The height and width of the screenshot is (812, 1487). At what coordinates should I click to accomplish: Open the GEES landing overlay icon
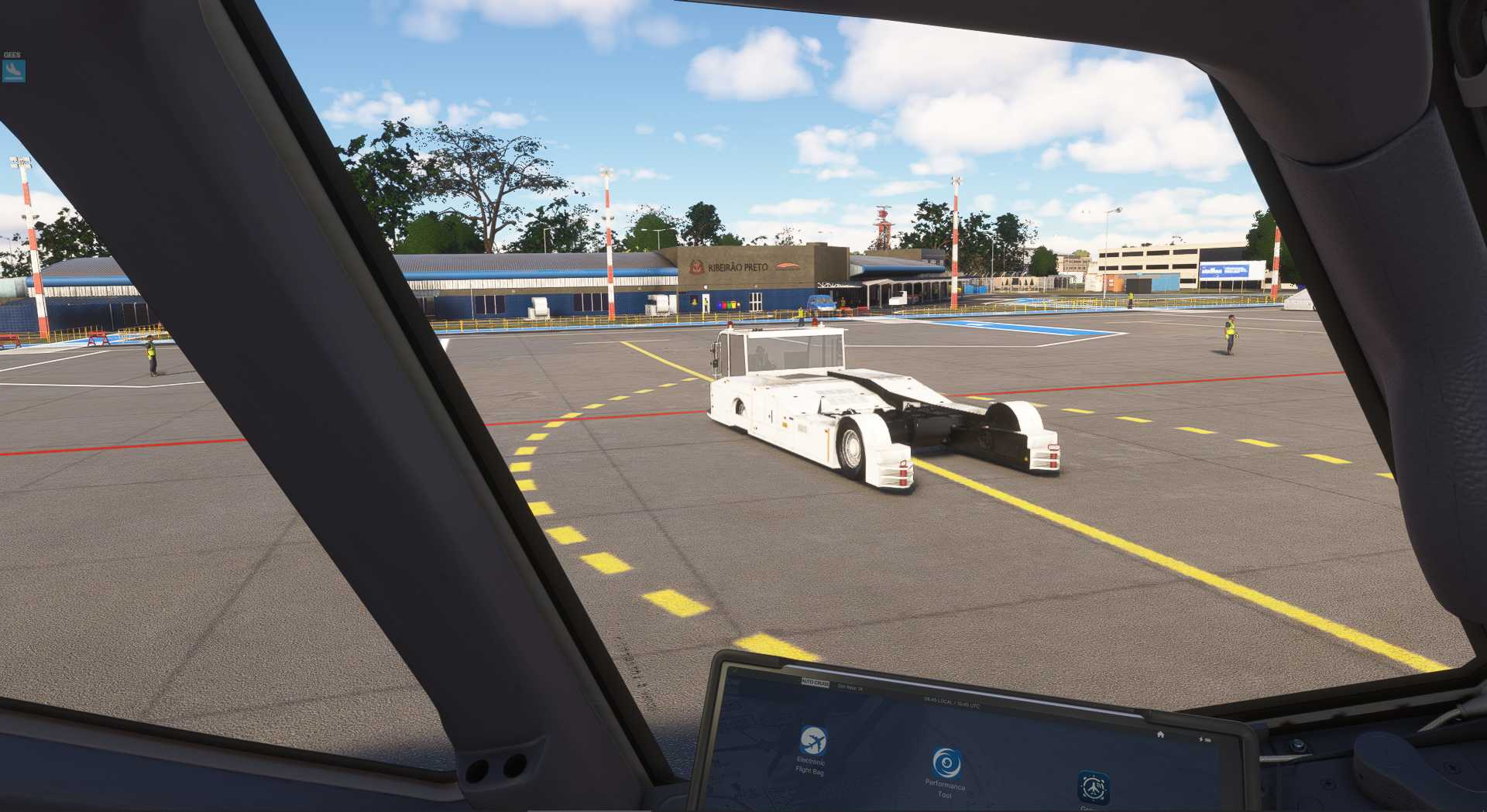(x=13, y=71)
